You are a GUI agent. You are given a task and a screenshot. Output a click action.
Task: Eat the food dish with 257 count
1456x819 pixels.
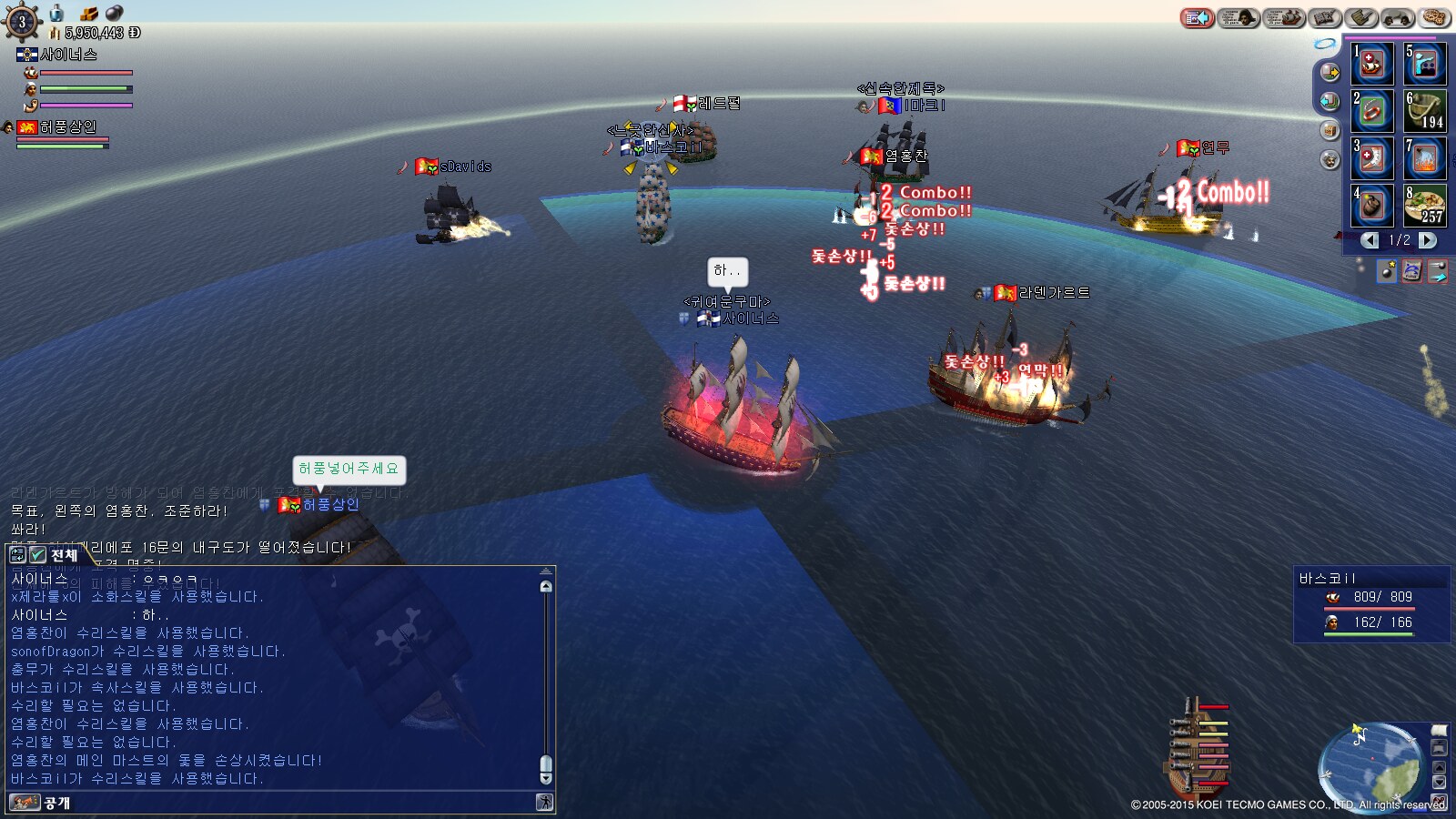click(x=1425, y=206)
